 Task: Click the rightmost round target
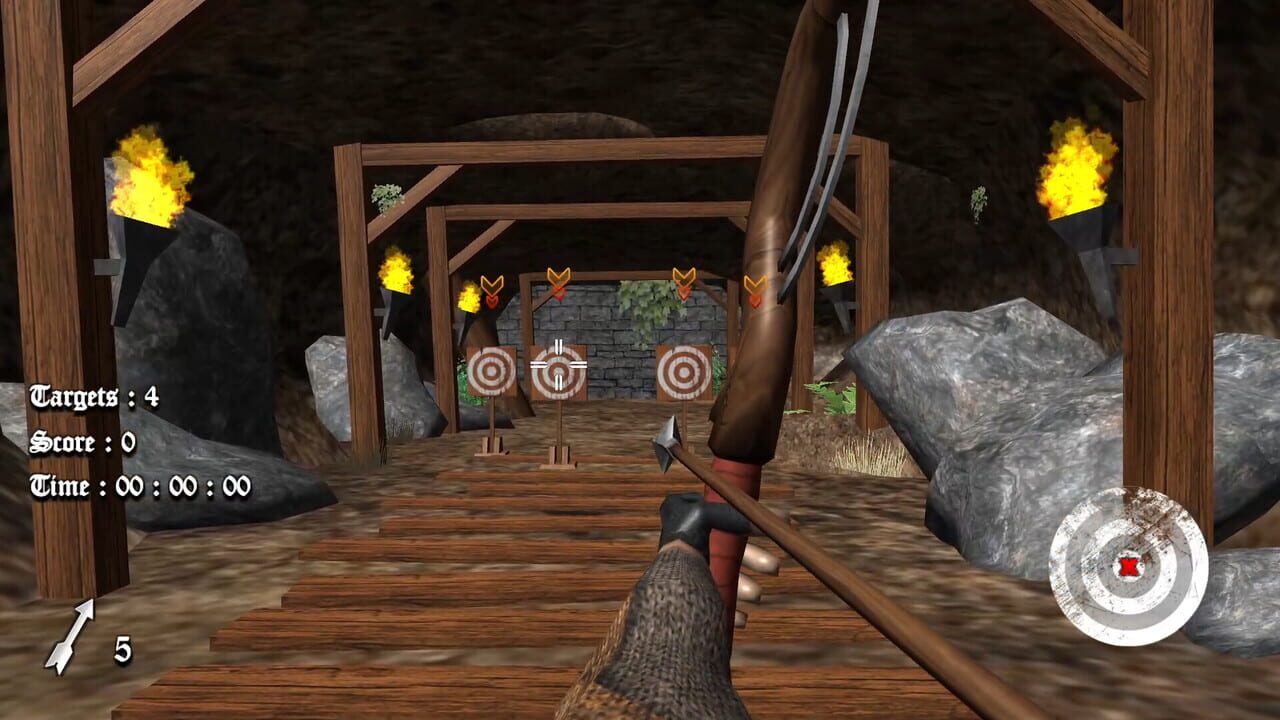pyautogui.click(x=683, y=372)
